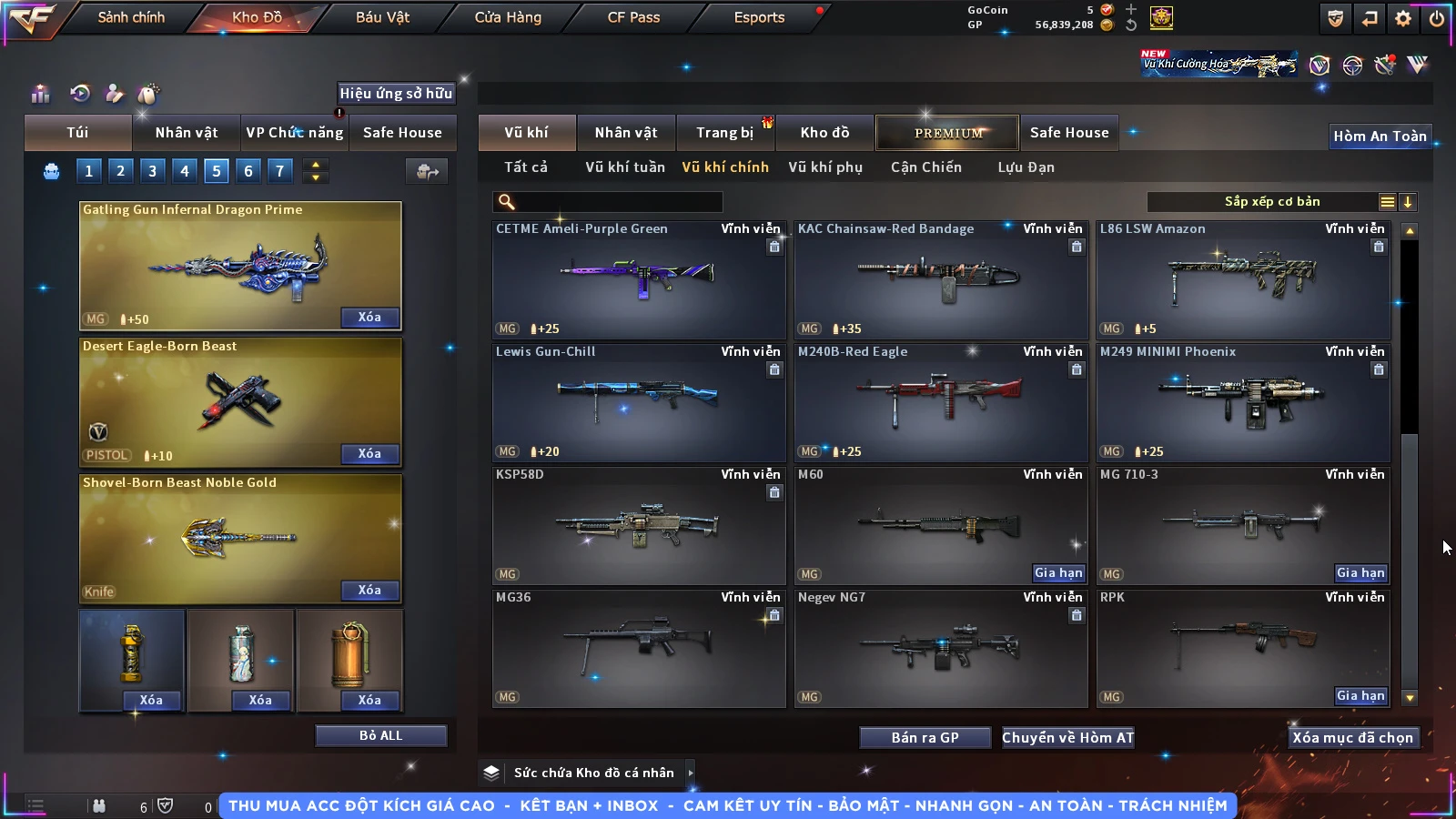Open the Sắp xếp cơ bản dropdown

point(1271,202)
